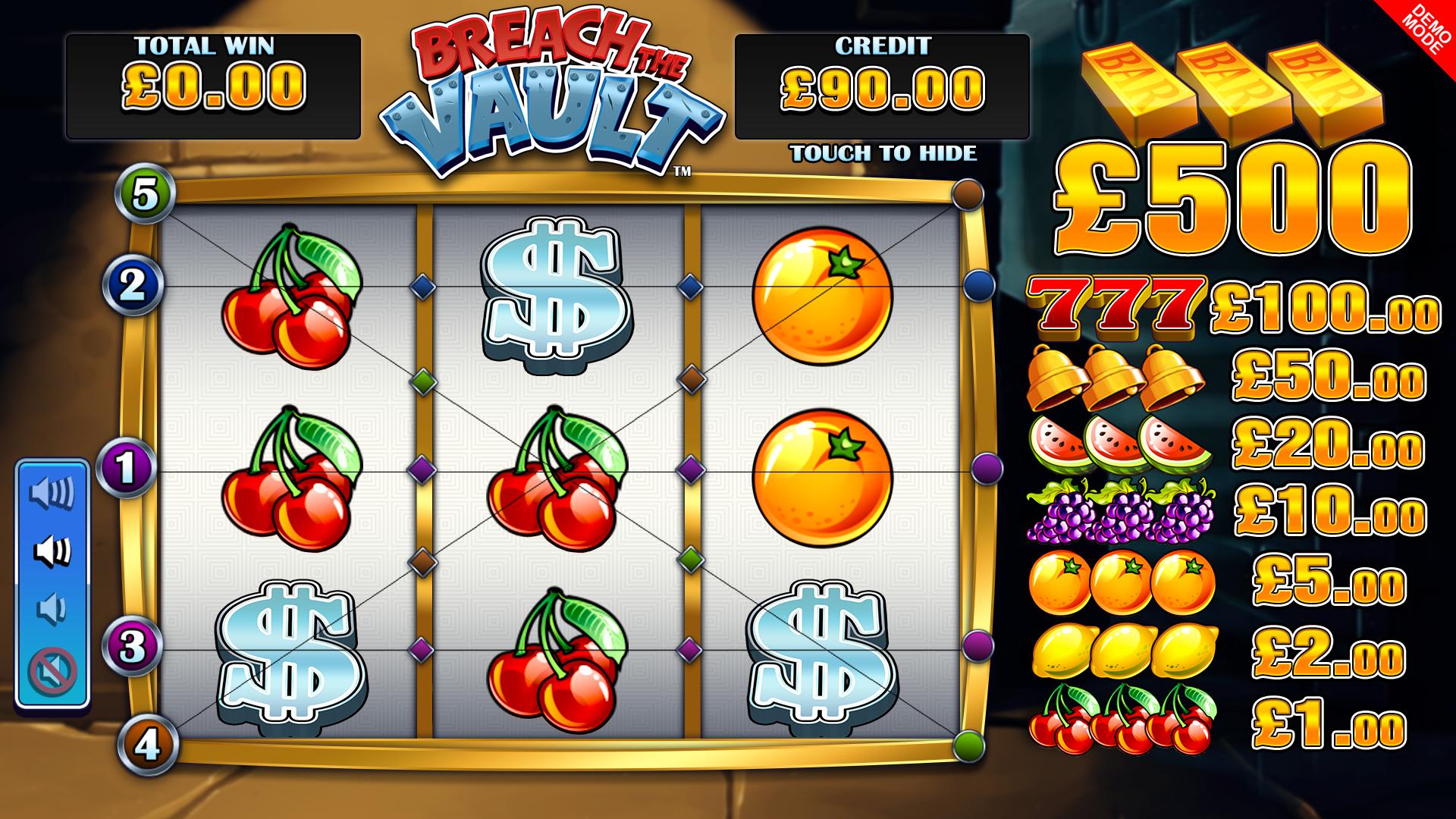The width and height of the screenshot is (1456, 819).
Task: Click the payline 2 marker
Action: 133,286
